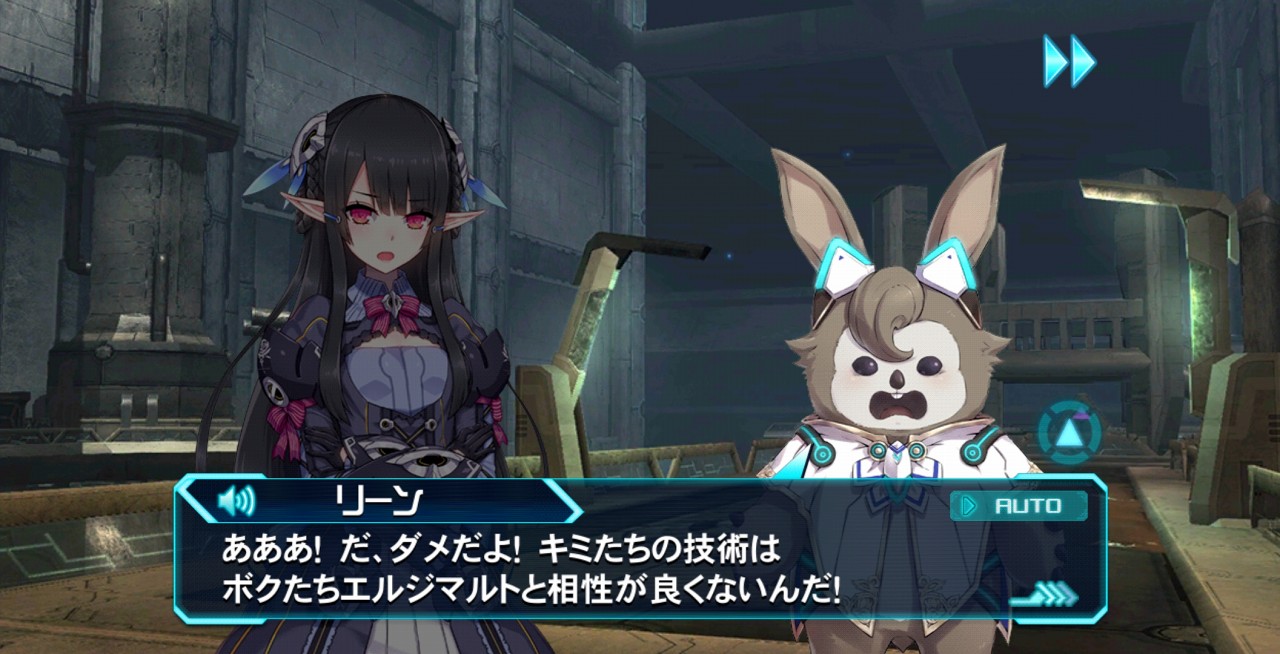The width and height of the screenshot is (1280, 654).
Task: Toggle AUTO dialogue playback
Action: coord(1018,506)
